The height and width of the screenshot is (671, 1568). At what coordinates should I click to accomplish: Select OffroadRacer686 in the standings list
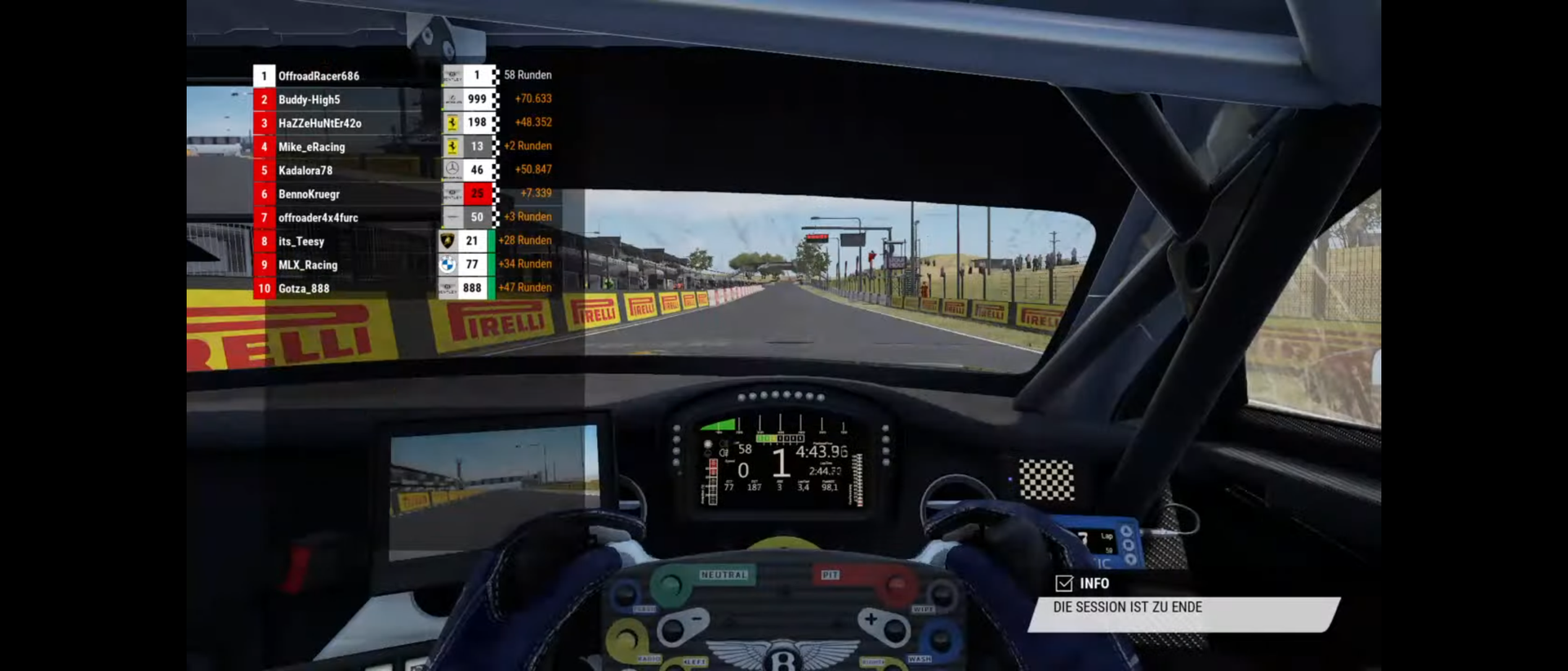pyautogui.click(x=318, y=76)
